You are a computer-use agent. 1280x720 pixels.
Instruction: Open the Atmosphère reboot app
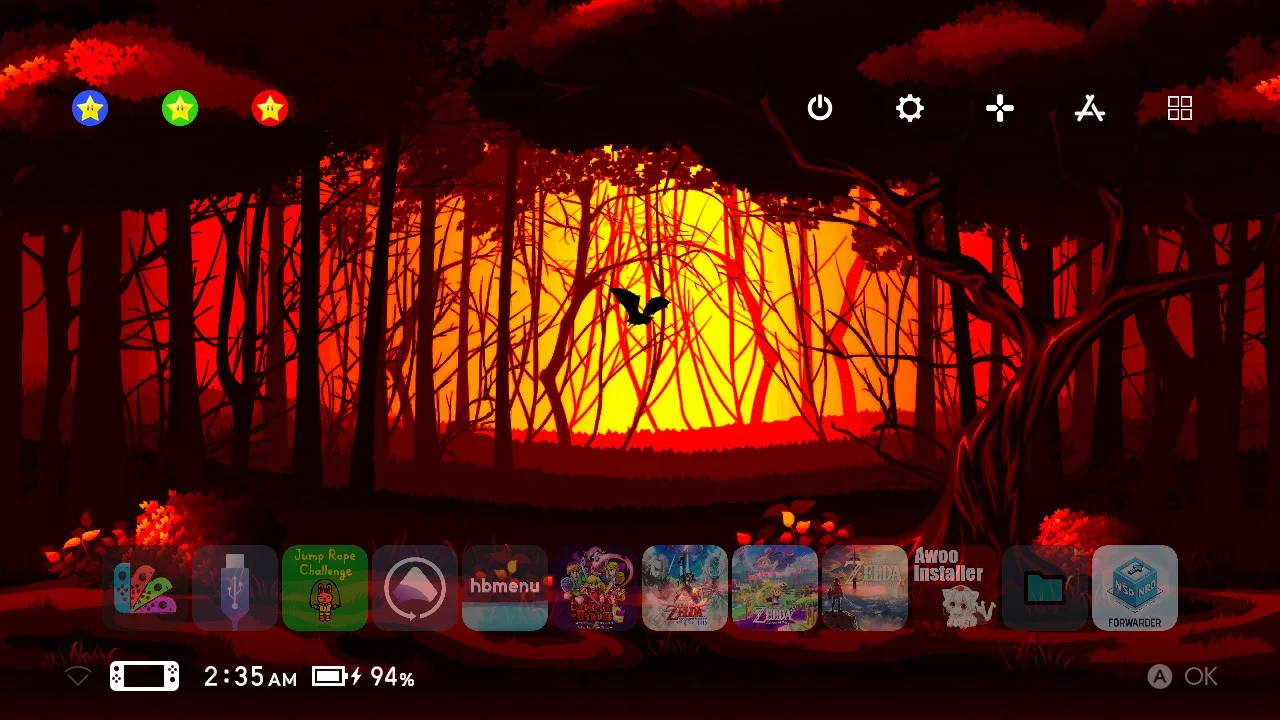click(x=415, y=589)
